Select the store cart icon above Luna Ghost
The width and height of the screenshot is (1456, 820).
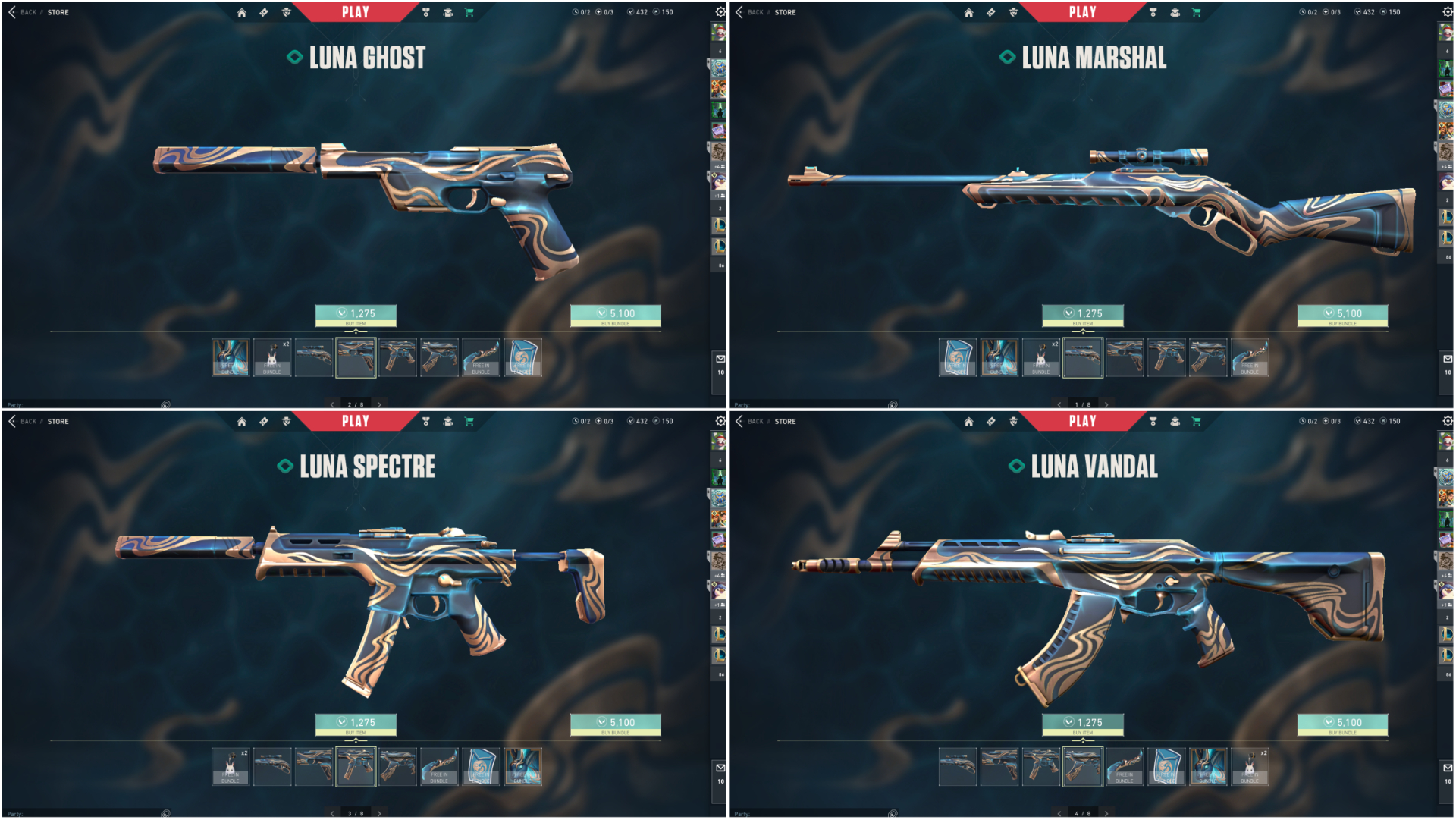point(469,12)
